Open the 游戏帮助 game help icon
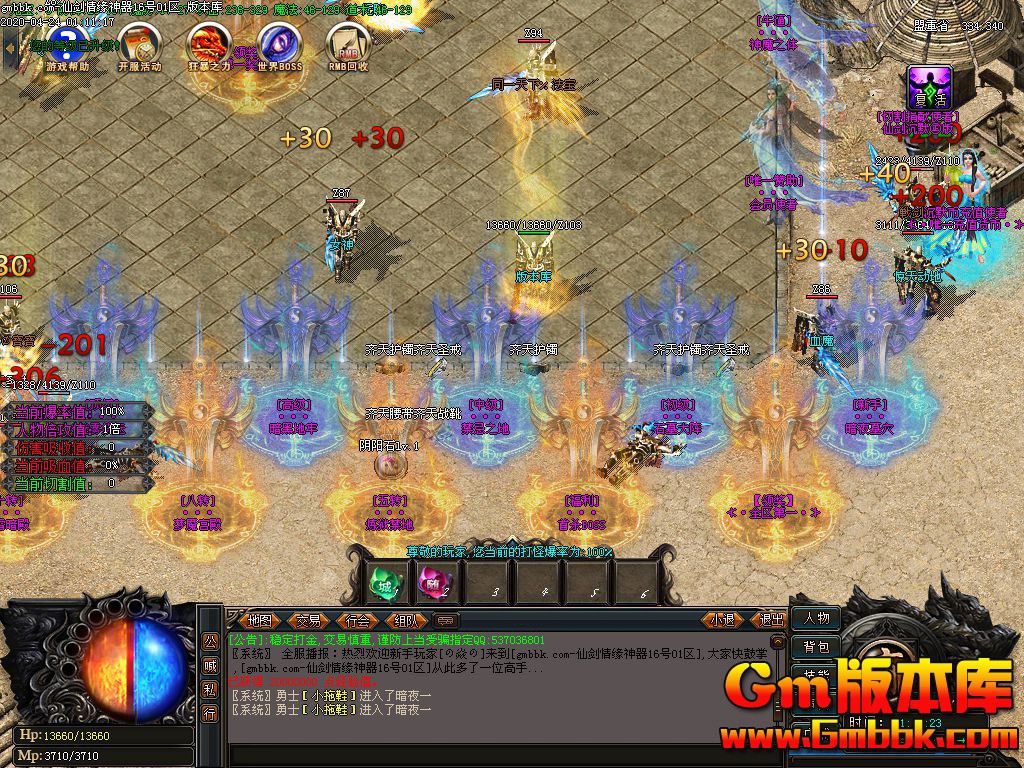This screenshot has width=1024, height=768. (68, 45)
